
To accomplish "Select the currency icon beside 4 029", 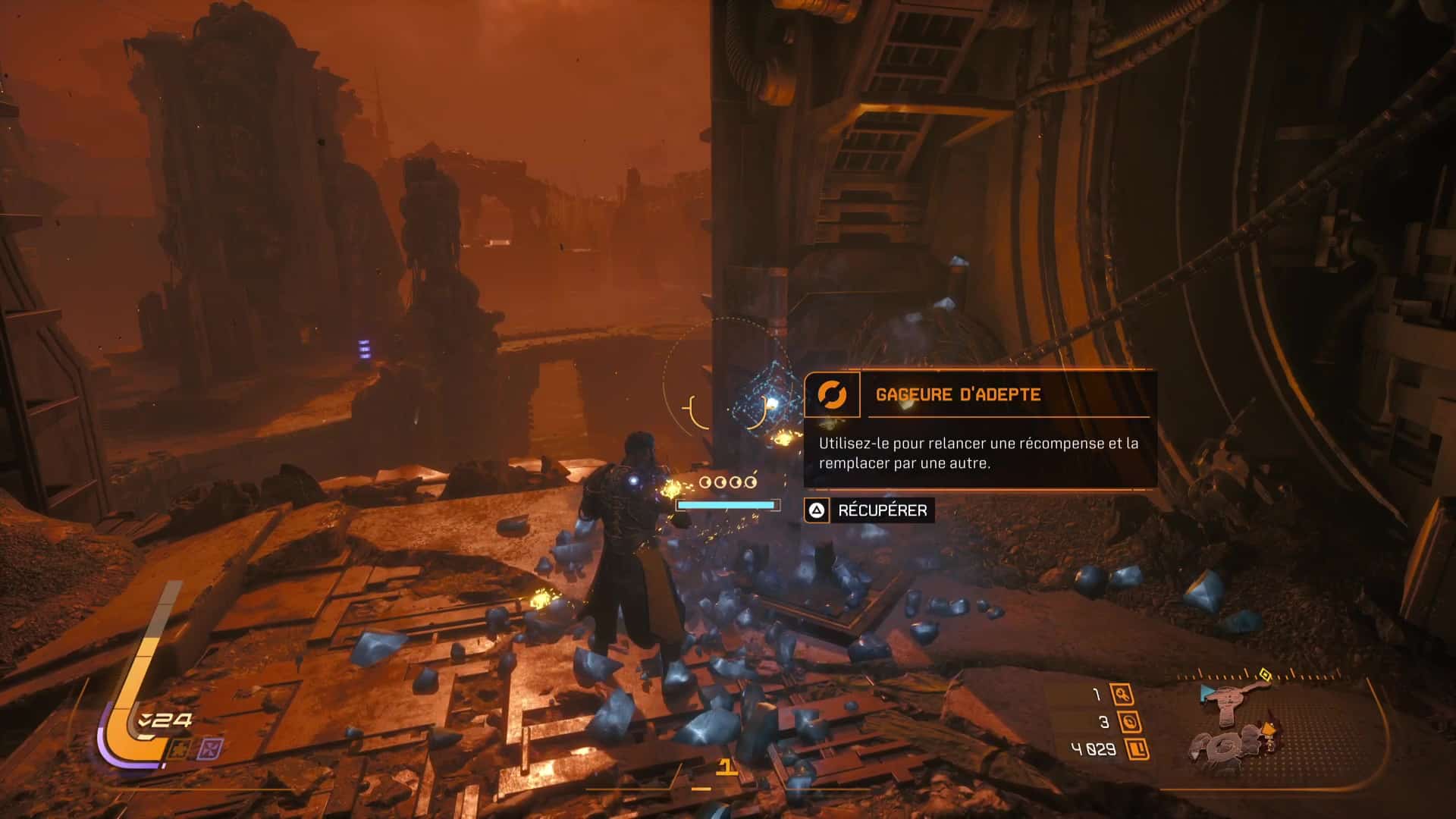I will 1137,750.
